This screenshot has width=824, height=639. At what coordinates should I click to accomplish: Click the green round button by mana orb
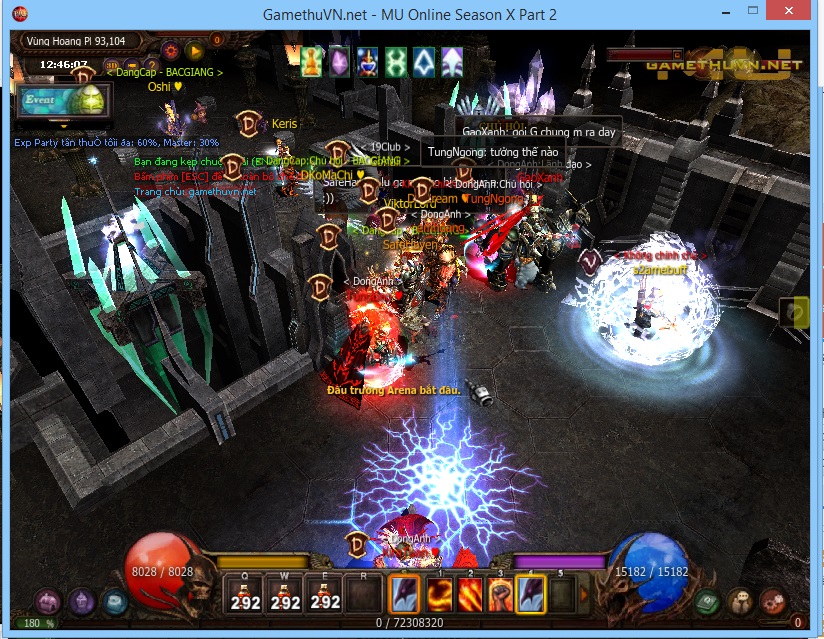coord(708,601)
